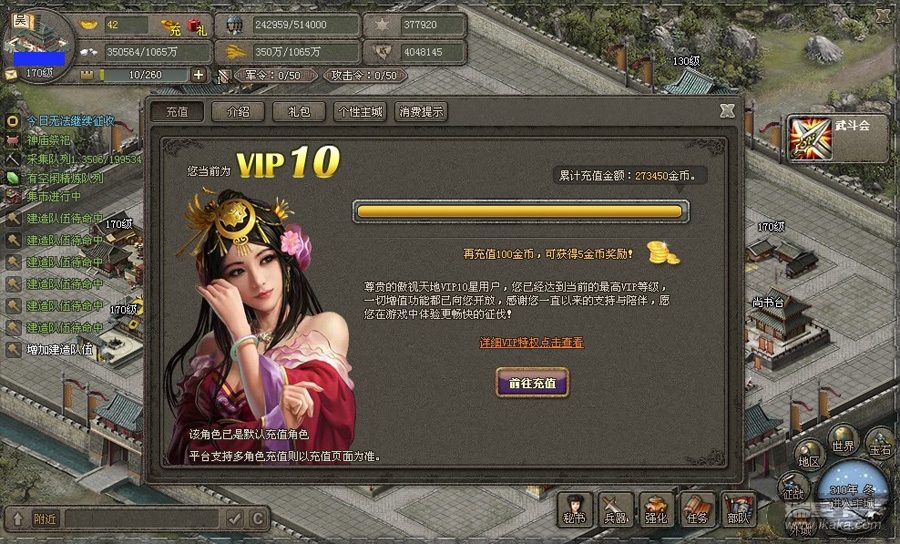Switch to the 介绍 tab
Viewport: 900px width, 544px height.
pos(237,112)
